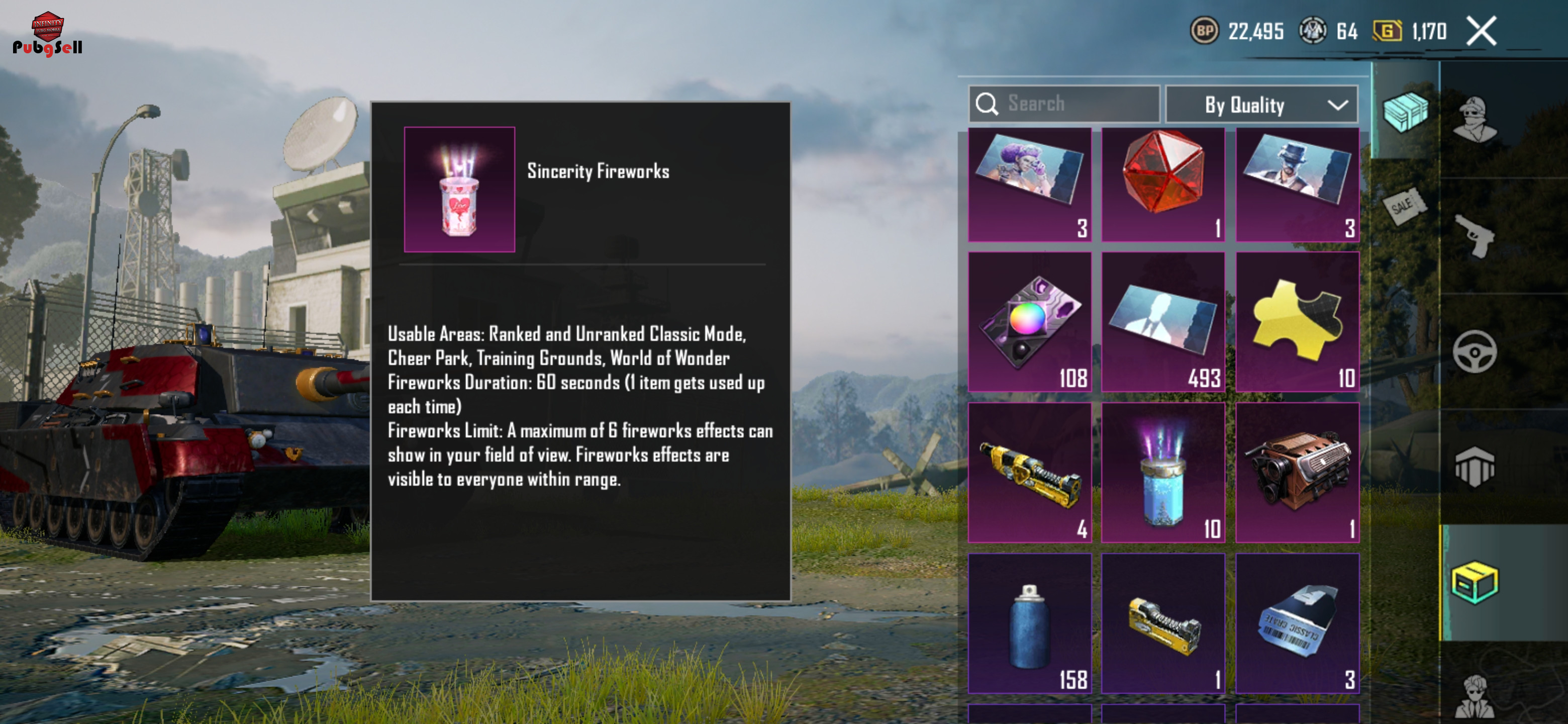The image size is (1568, 724).
Task: Select the suited silhouette card with 493
Action: coord(1162,321)
